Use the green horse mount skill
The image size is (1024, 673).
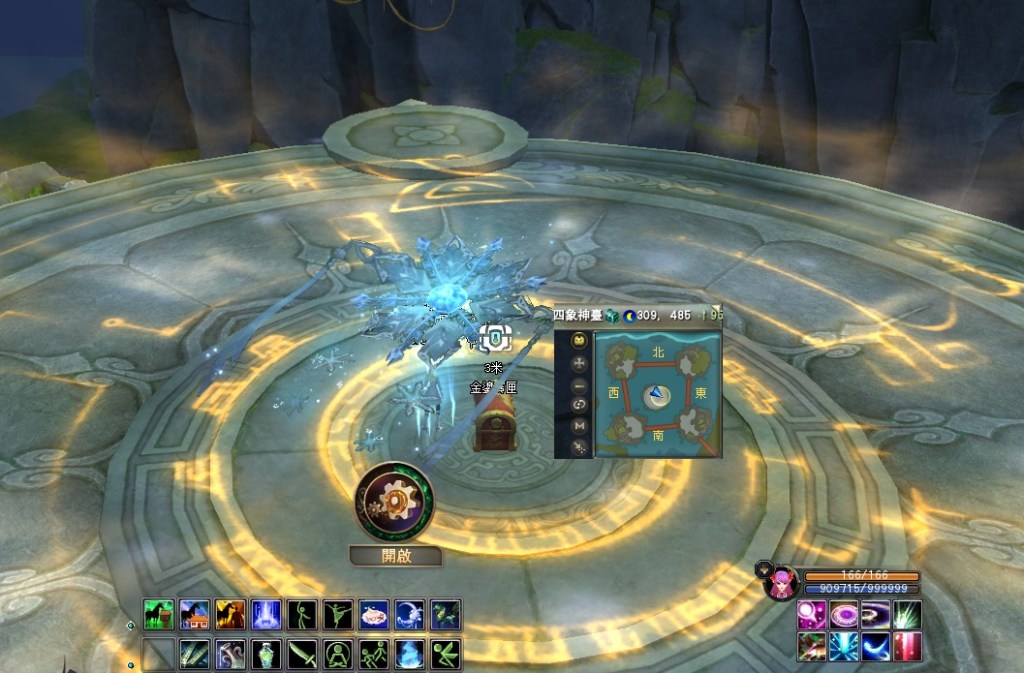point(159,614)
